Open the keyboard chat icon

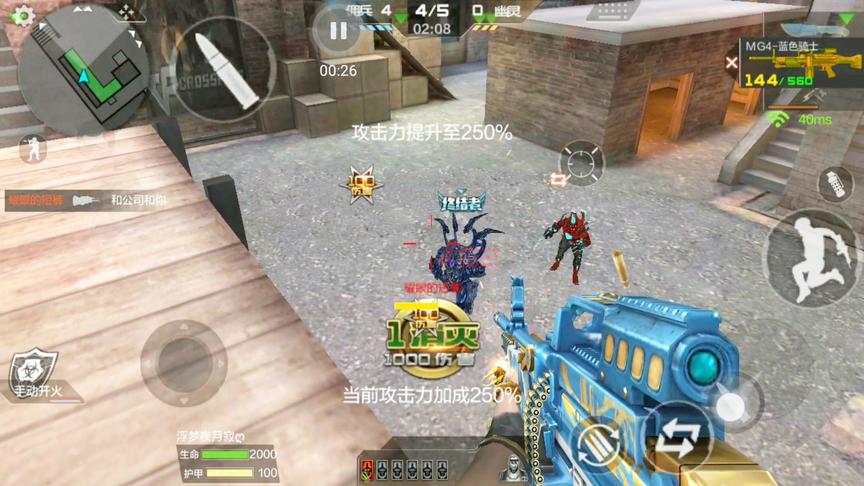[x=612, y=10]
